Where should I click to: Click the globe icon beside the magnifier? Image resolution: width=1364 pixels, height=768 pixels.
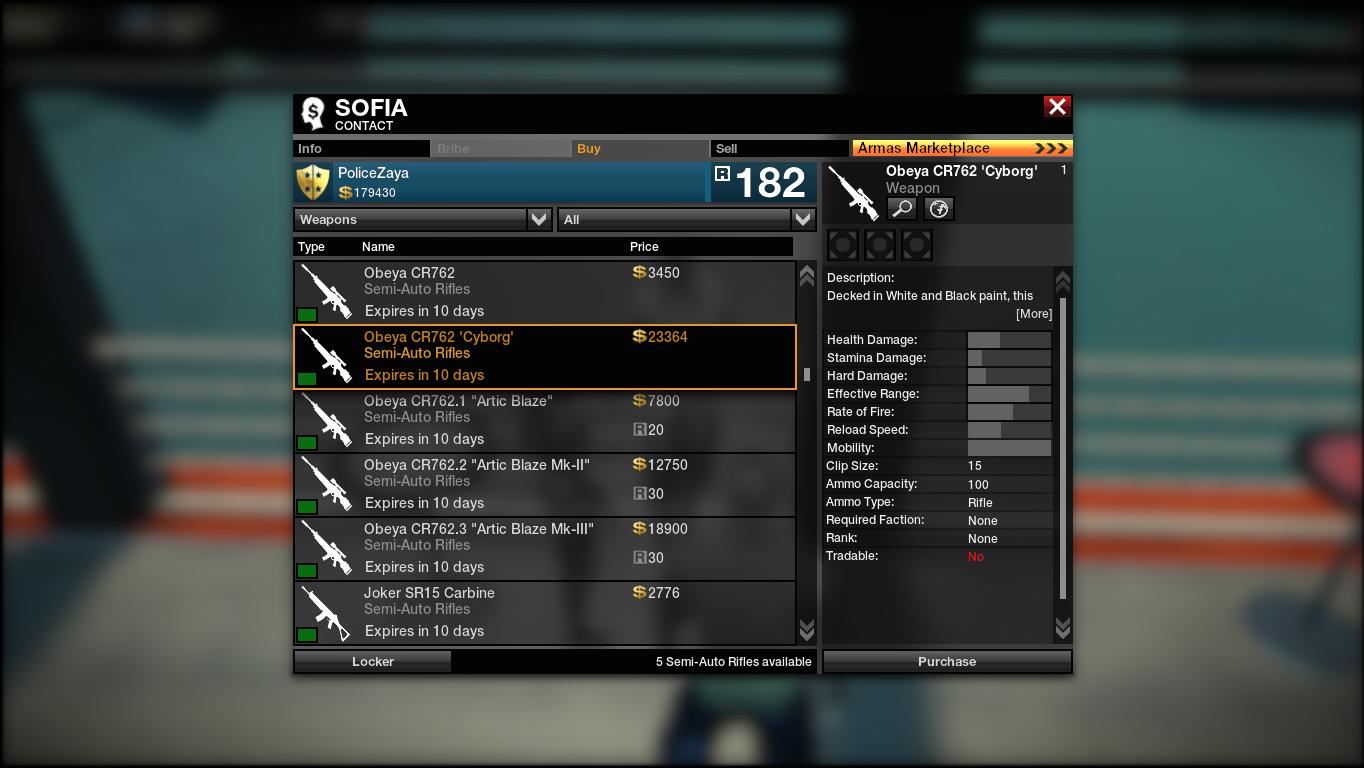[939, 208]
